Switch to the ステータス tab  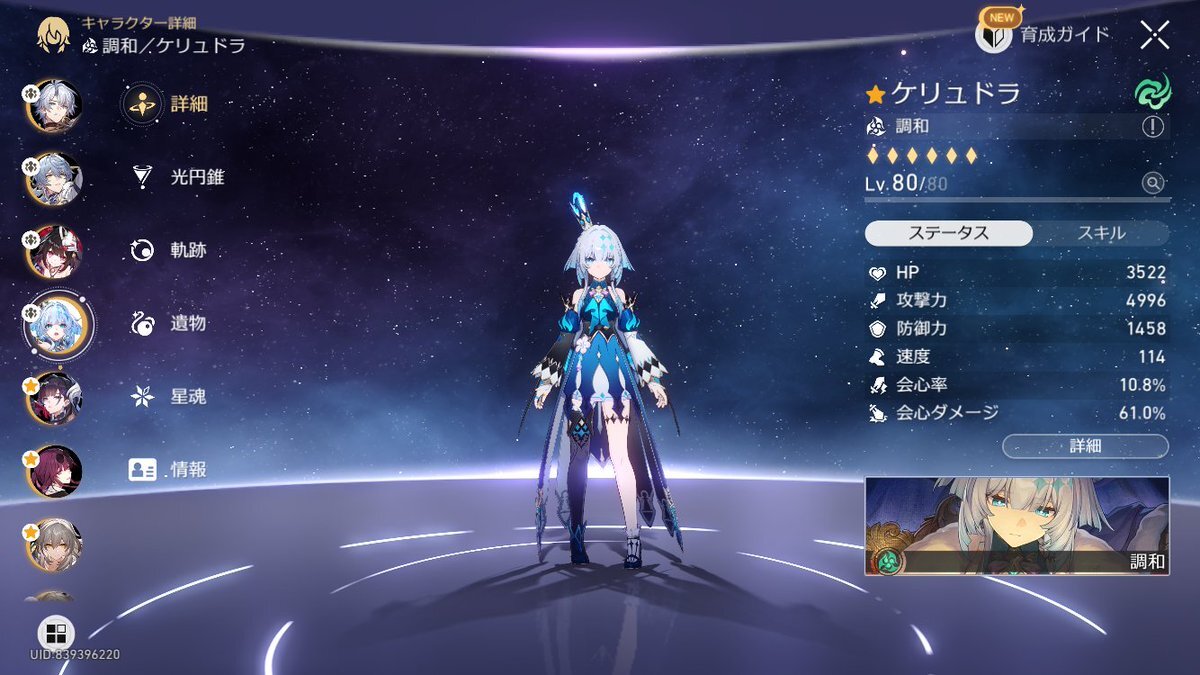pos(948,233)
